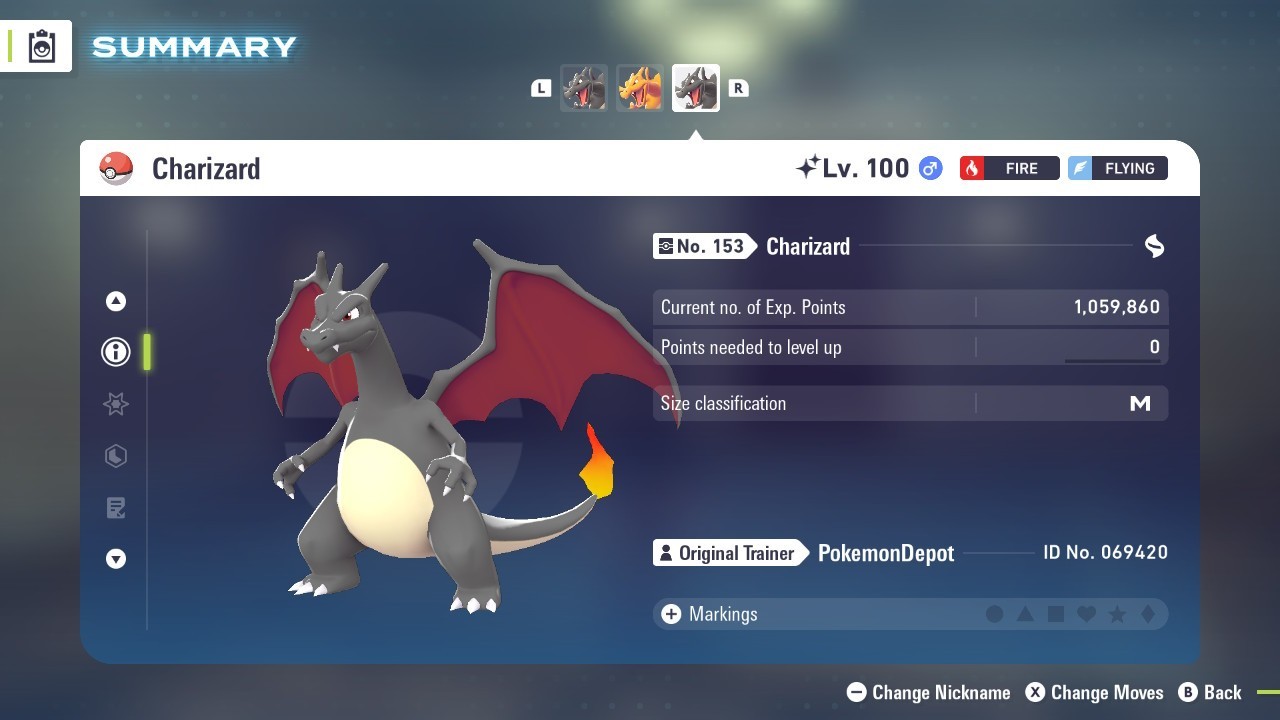Select the orange Charizard party thumbnail

click(640, 88)
